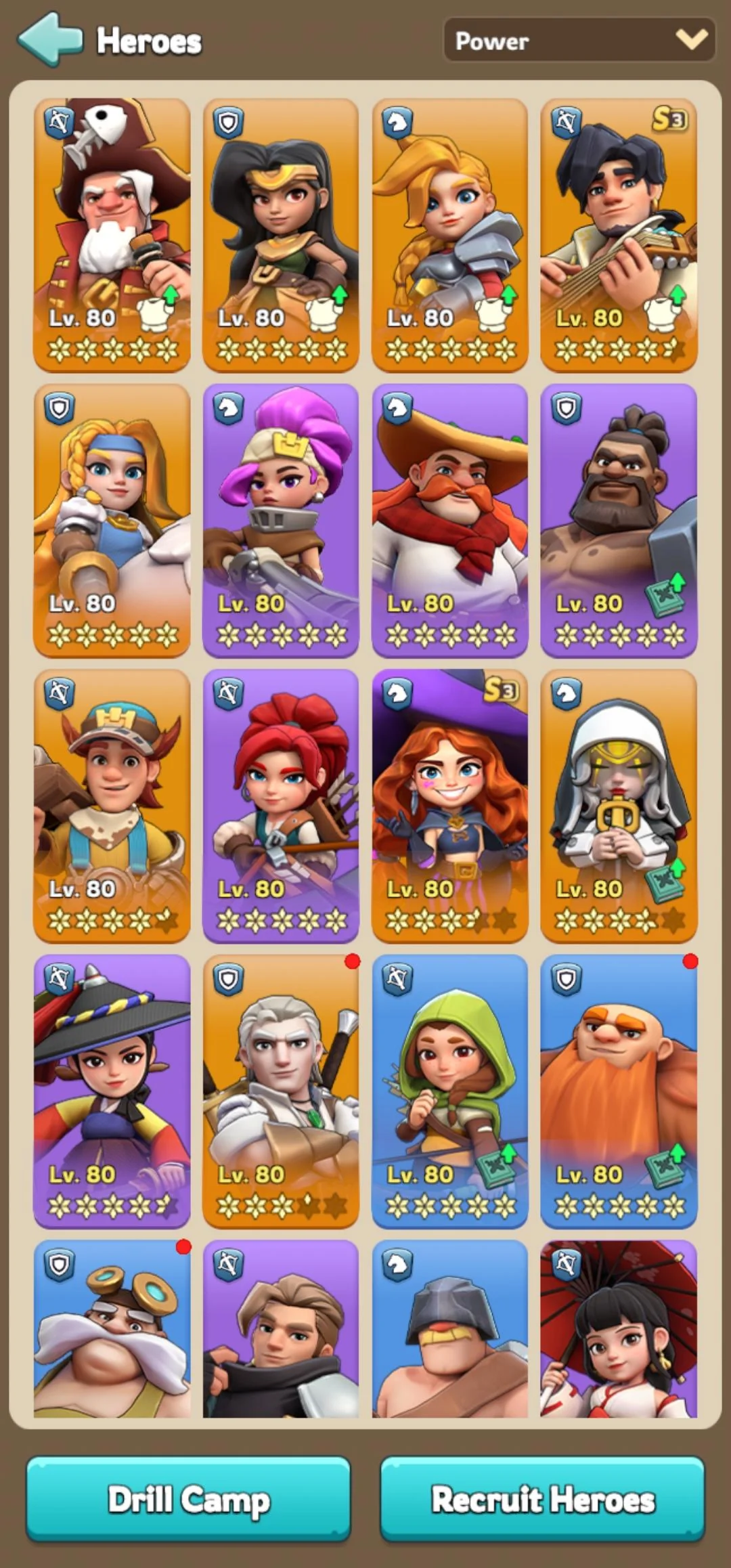Tap the Recruit Heroes button
The image size is (731, 1568).
tap(543, 1499)
